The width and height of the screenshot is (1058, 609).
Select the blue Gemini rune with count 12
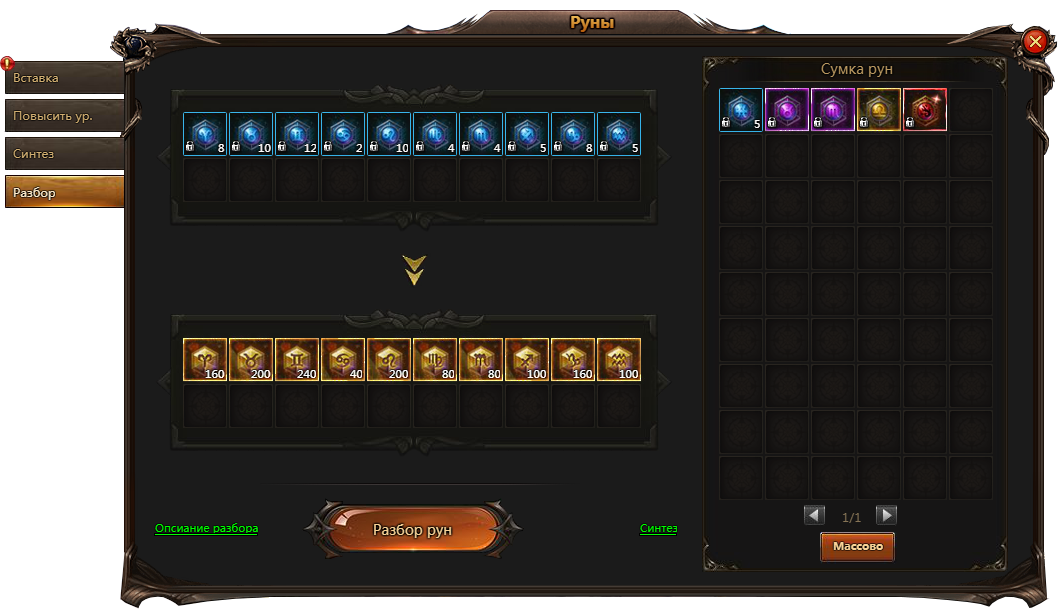pyautogui.click(x=297, y=134)
